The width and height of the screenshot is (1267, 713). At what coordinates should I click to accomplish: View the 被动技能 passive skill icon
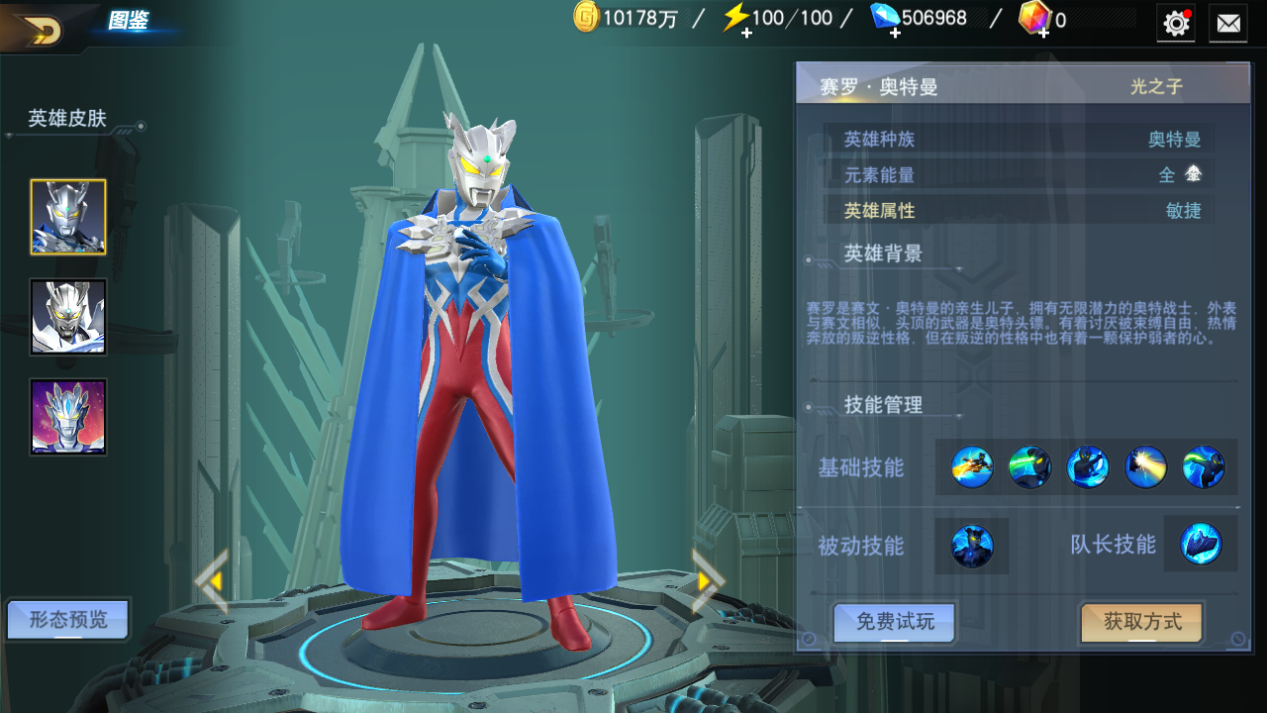972,546
